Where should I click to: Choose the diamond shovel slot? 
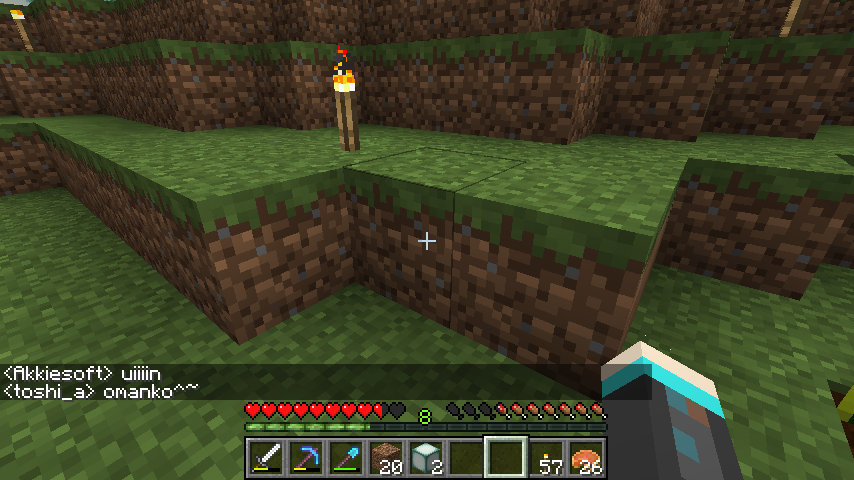(x=345, y=458)
